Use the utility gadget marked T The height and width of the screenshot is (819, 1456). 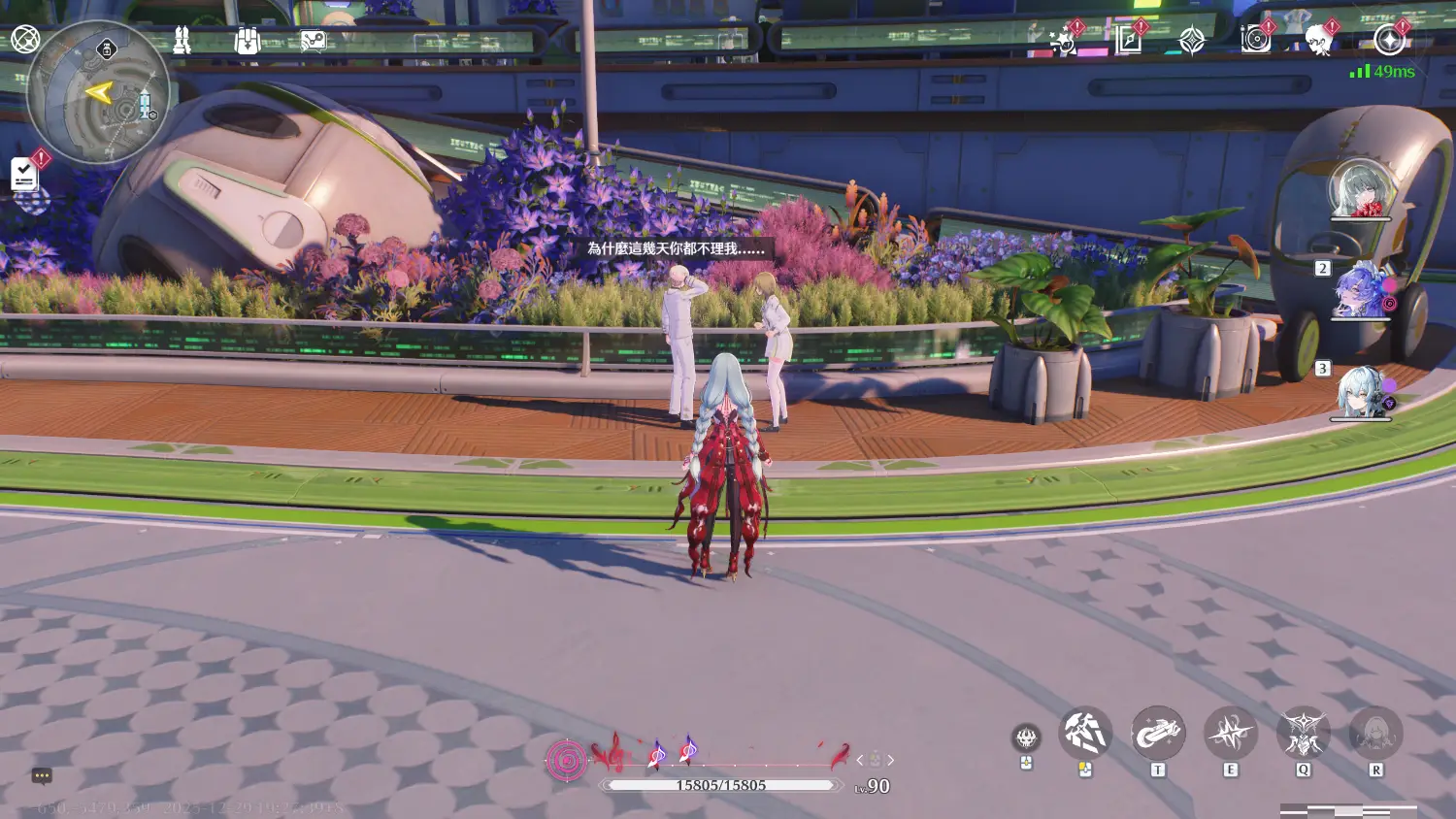tap(1158, 734)
